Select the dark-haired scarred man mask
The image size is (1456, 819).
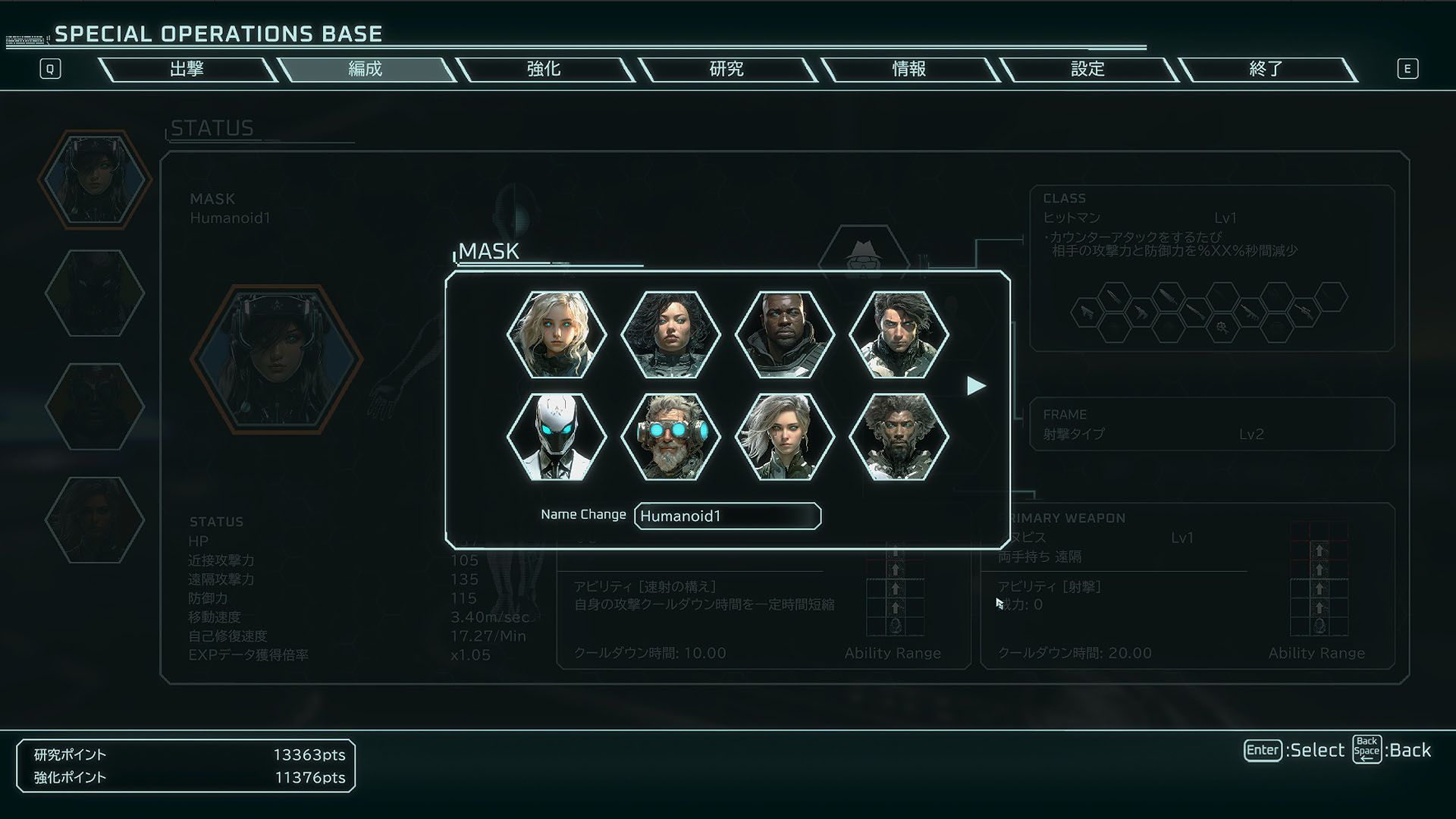coord(899,334)
